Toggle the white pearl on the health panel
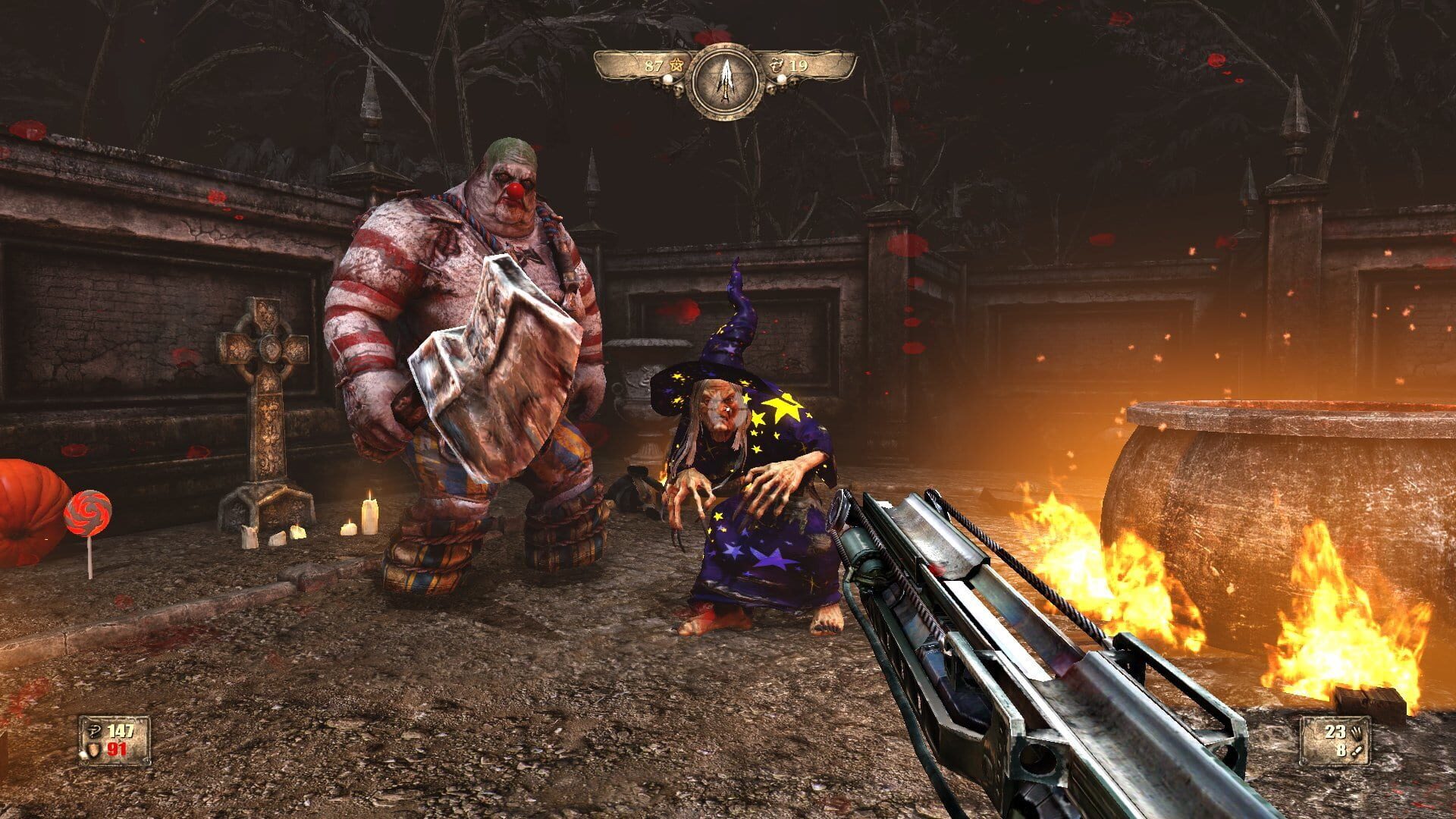1456x819 pixels. [83, 755]
